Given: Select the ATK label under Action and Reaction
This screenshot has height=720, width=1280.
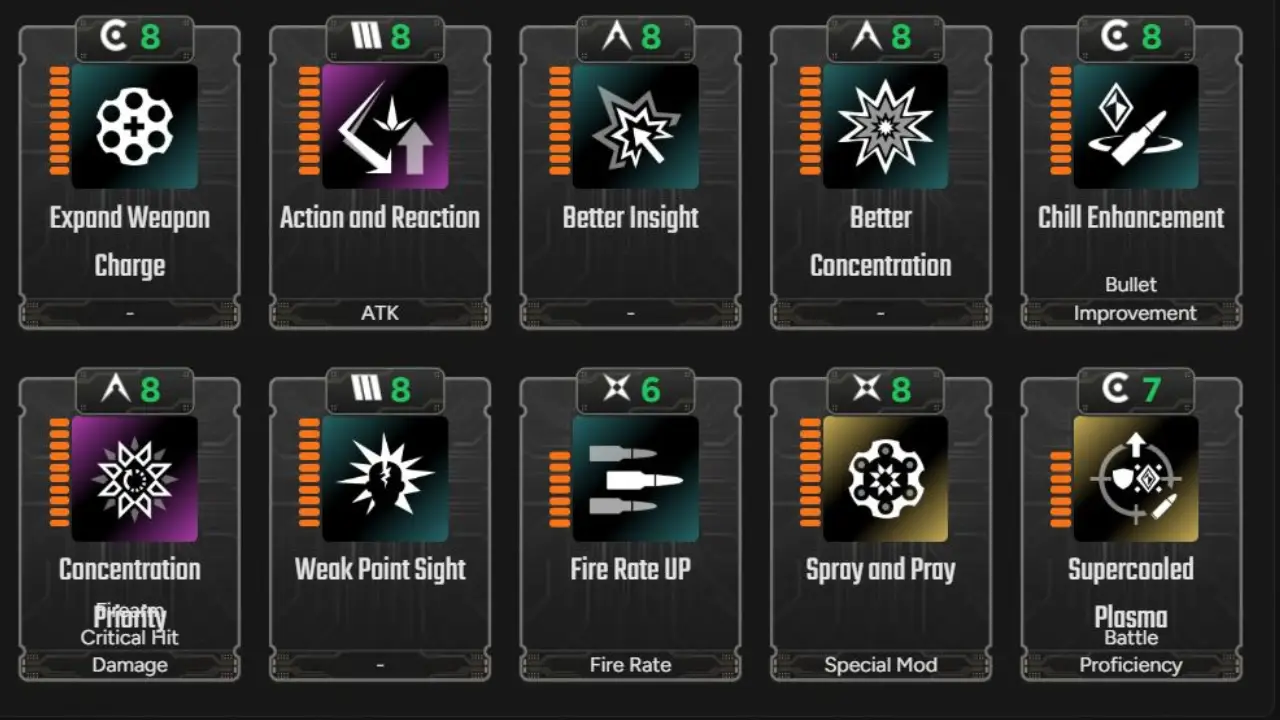Looking at the screenshot, I should click(379, 313).
